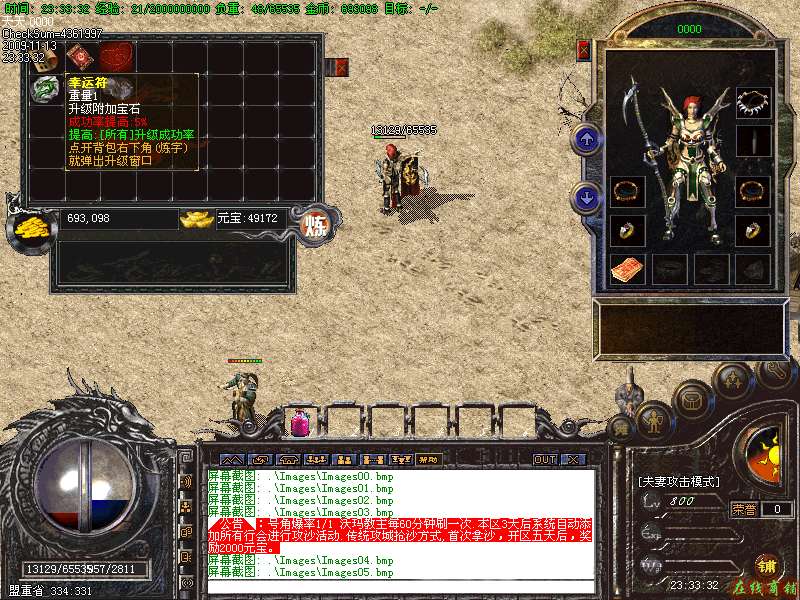The width and height of the screenshot is (800, 600).
Task: Select the left bracelet equipment slot
Action: tap(626, 190)
